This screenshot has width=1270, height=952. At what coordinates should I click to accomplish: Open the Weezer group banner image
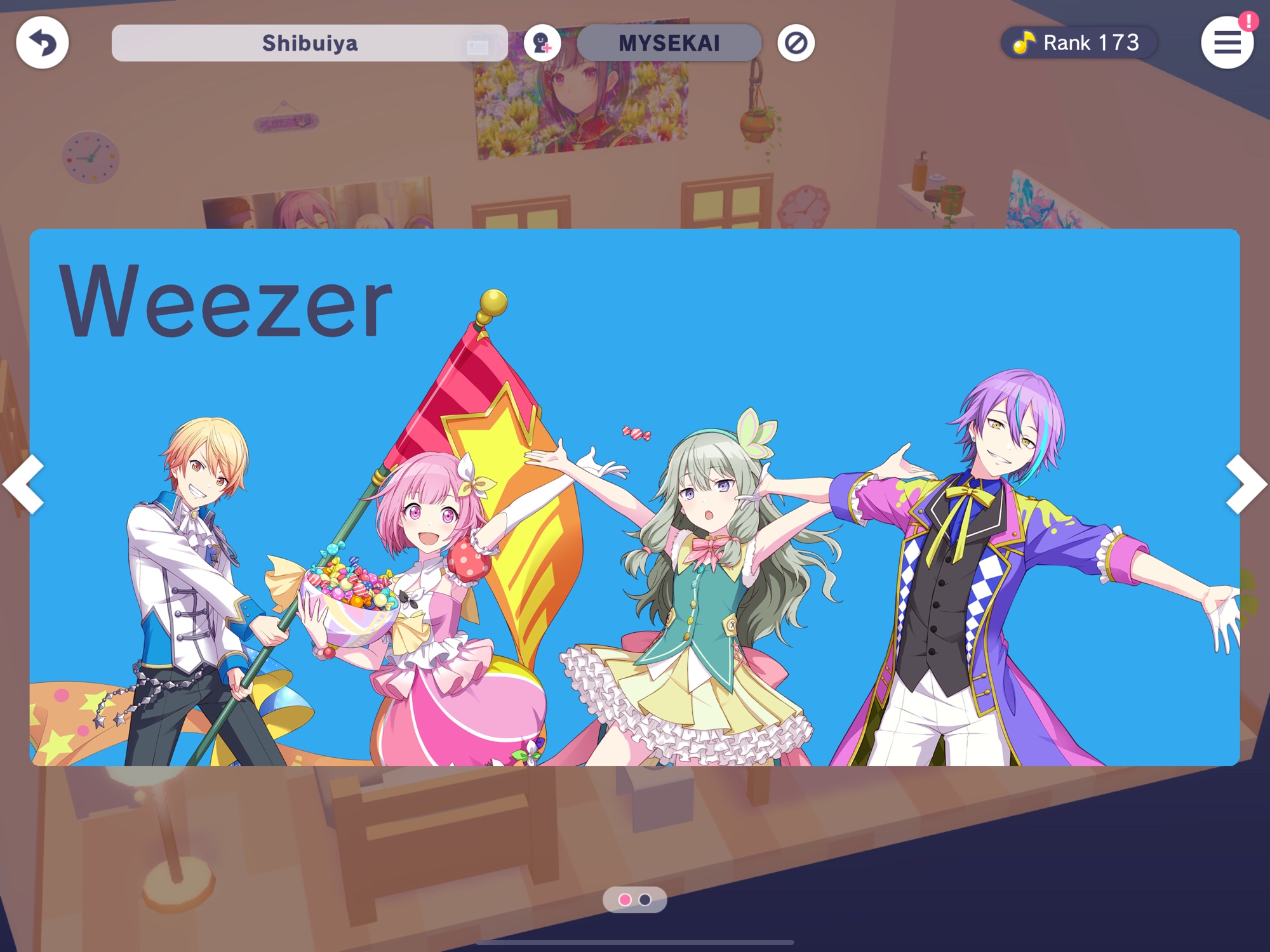coord(635,497)
